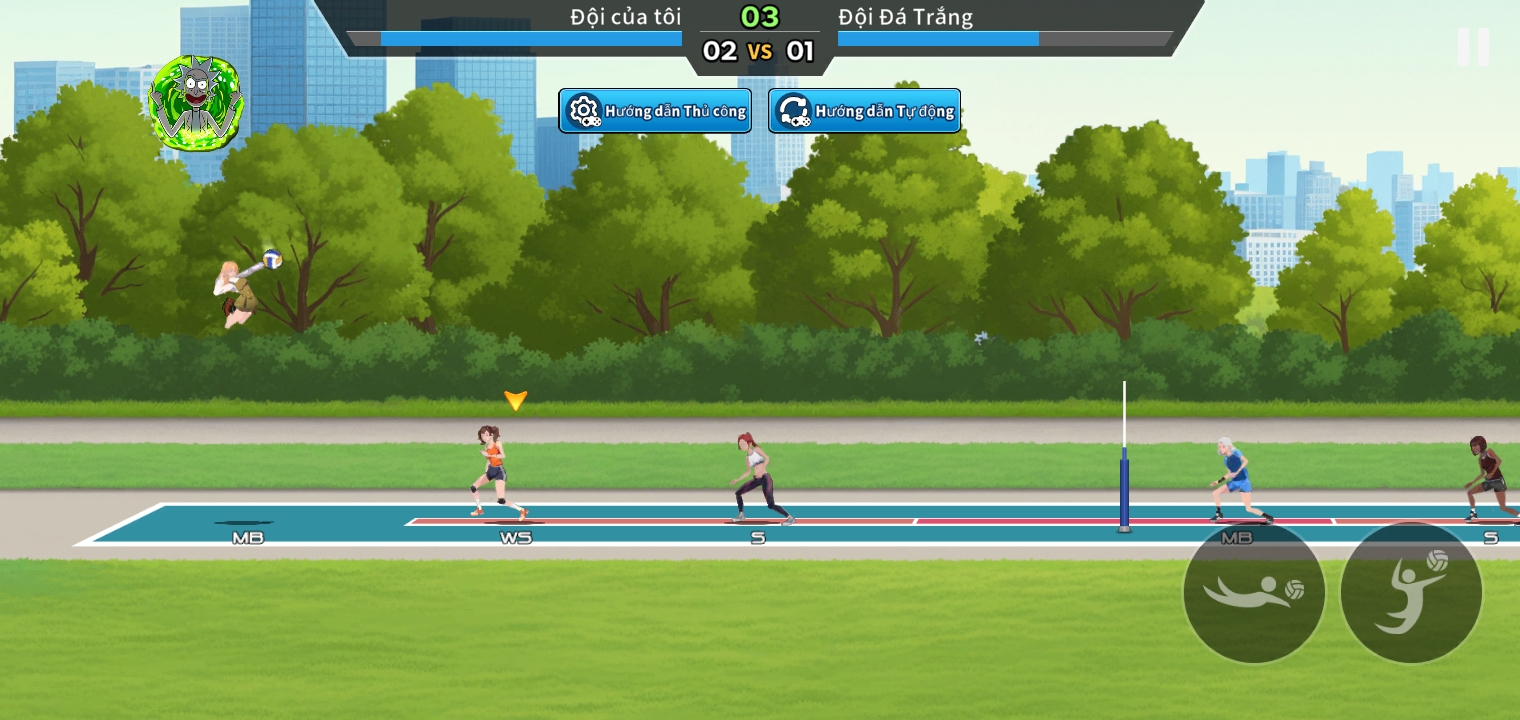Activate the jump spike action button
The height and width of the screenshot is (720, 1520).
pyautogui.click(x=1411, y=592)
